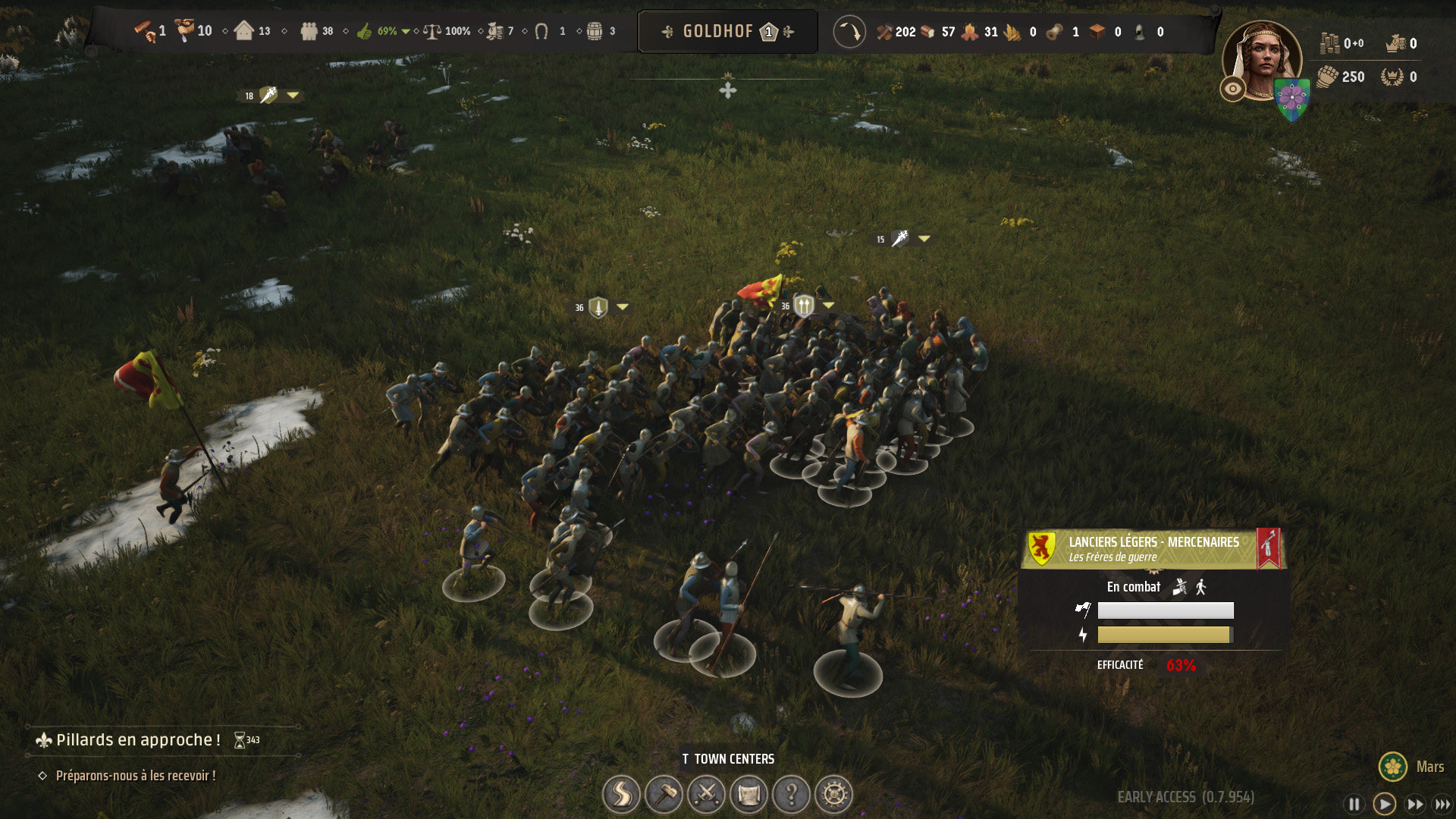Open the crossed swords army menu
Viewport: 1456px width, 819px height.
pos(706,794)
